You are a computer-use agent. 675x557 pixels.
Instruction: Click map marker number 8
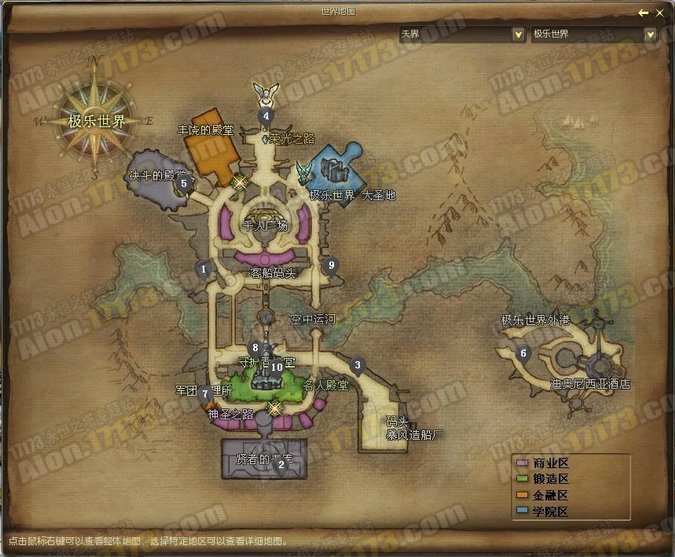coord(256,348)
